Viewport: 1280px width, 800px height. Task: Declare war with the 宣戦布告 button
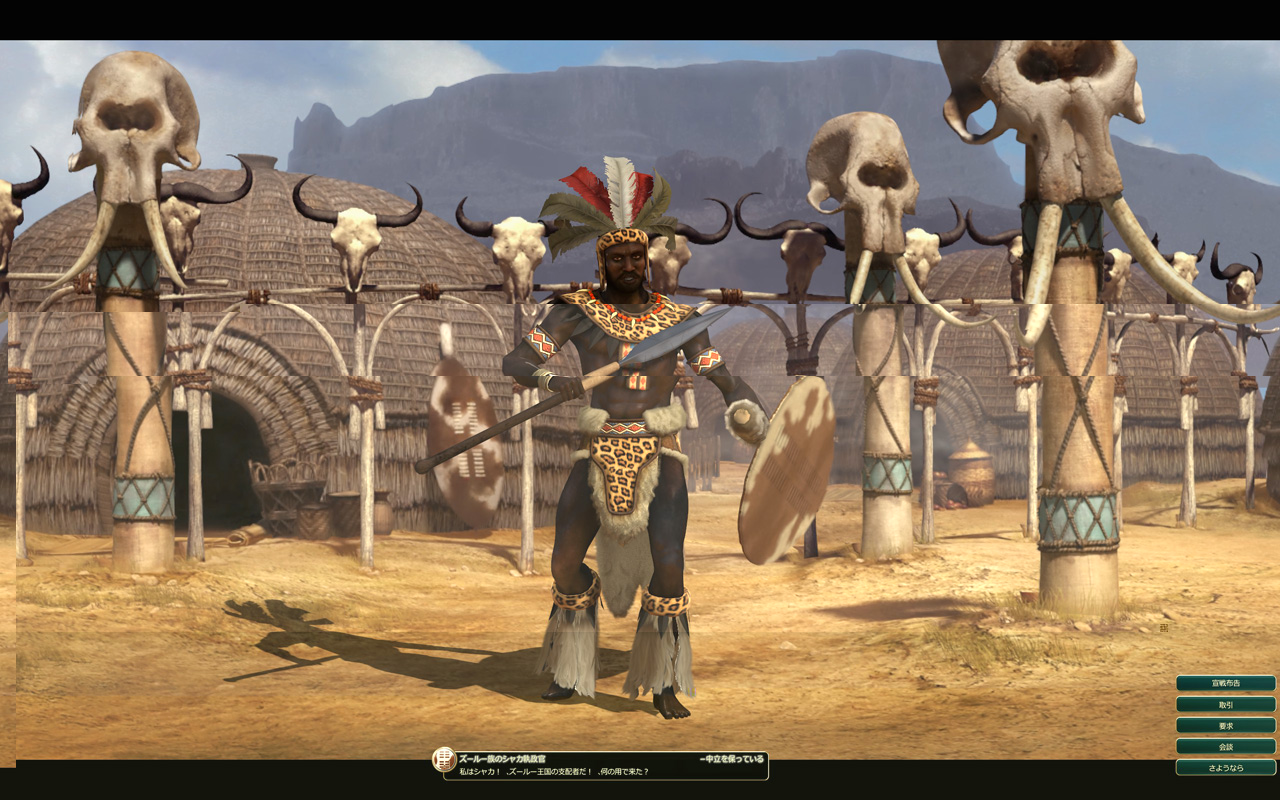pyautogui.click(x=1225, y=683)
